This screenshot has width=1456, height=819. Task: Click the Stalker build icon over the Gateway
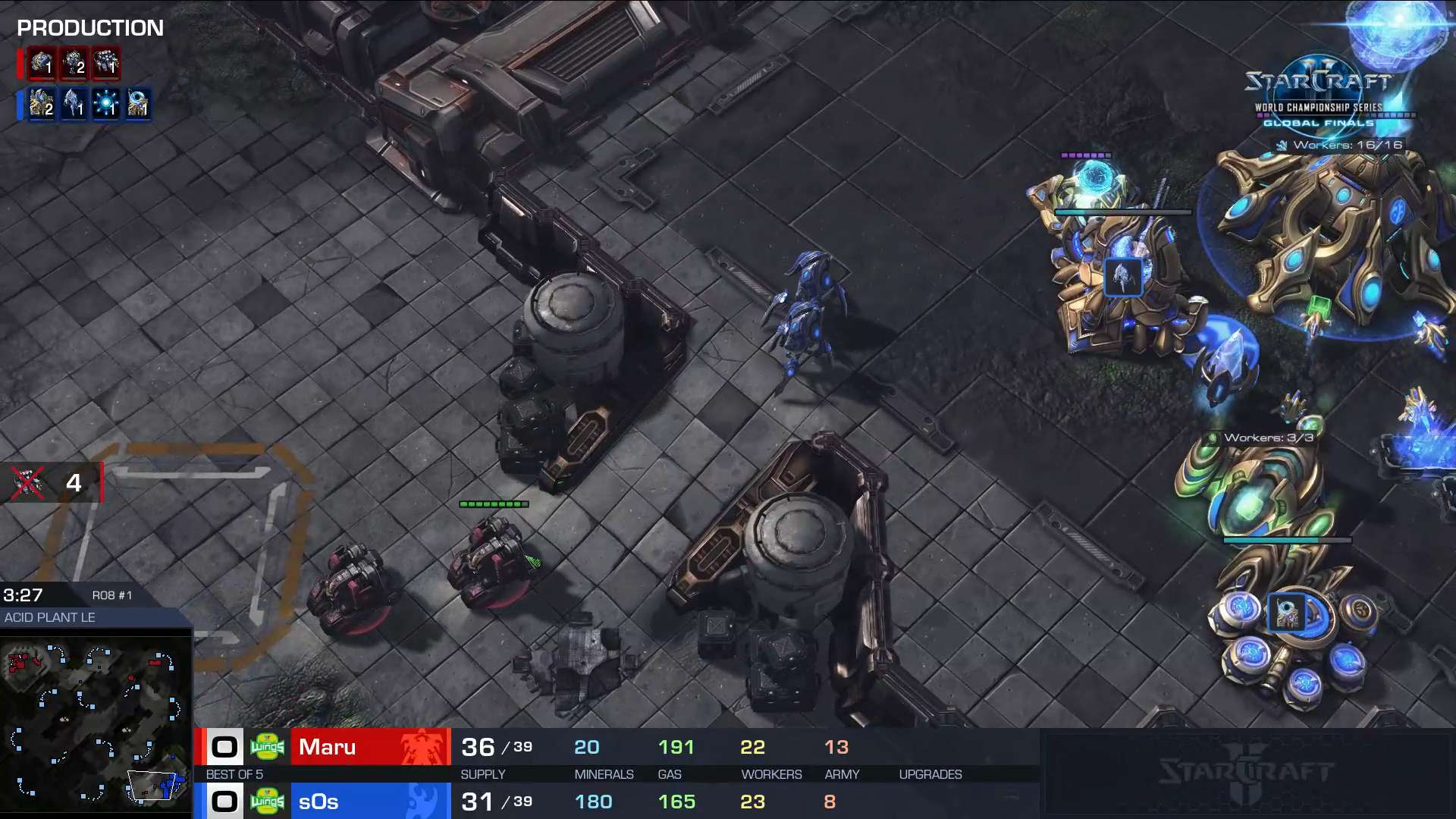[x=1123, y=276]
